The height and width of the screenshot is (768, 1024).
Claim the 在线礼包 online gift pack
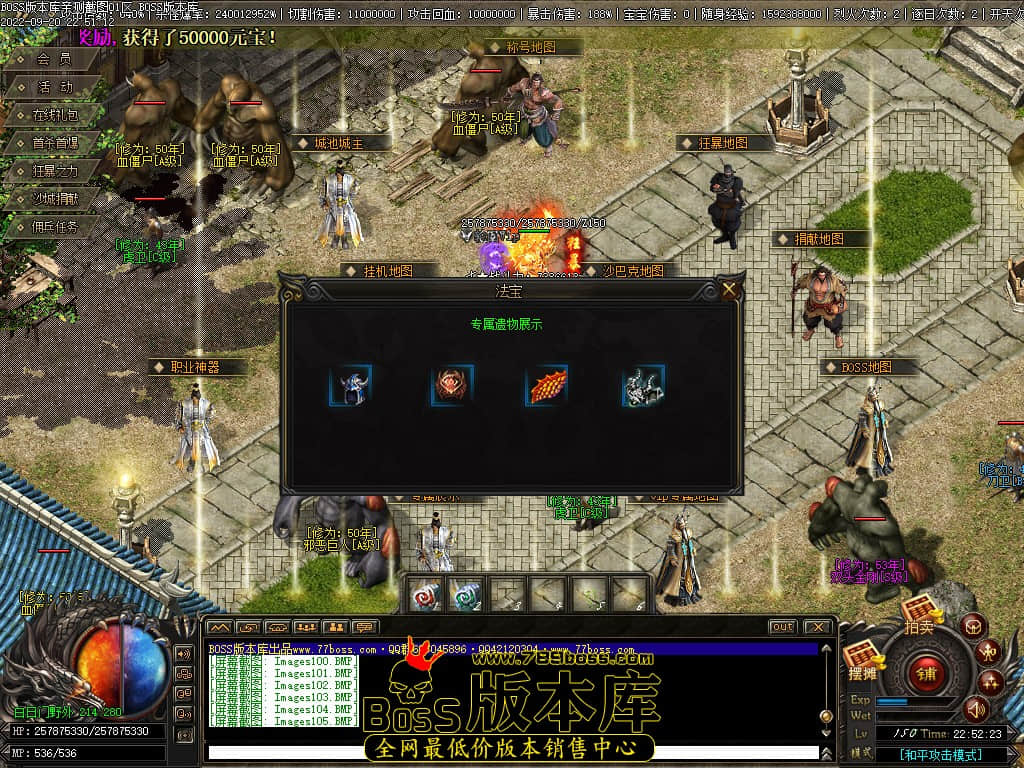tap(54, 115)
